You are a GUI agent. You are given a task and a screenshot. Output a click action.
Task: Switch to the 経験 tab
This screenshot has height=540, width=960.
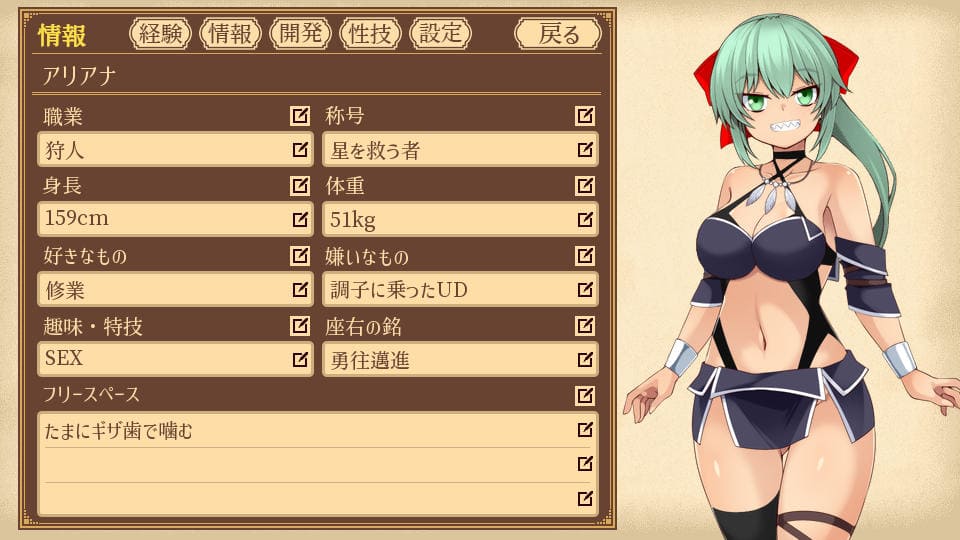point(160,34)
